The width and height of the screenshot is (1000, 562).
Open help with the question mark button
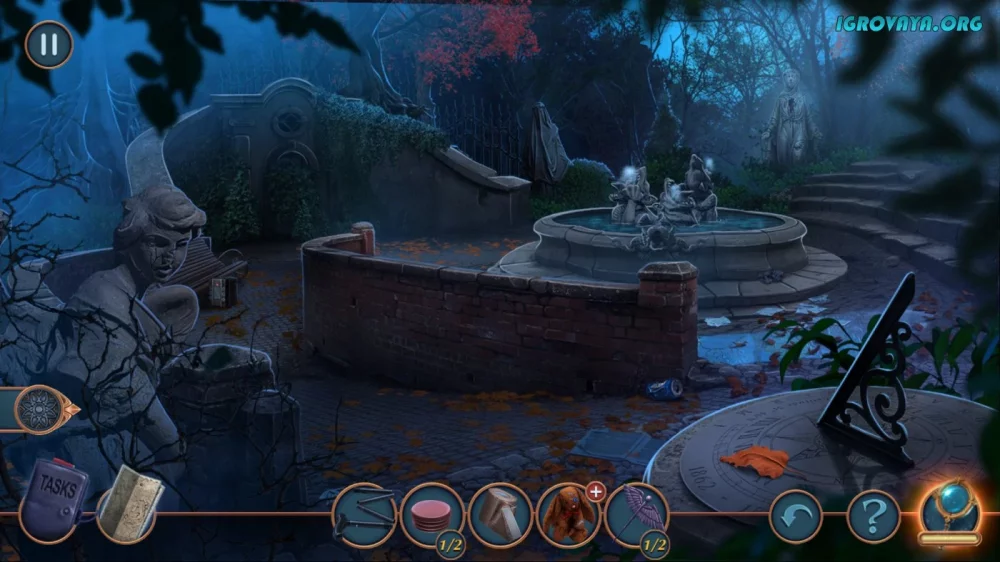[x=873, y=517]
